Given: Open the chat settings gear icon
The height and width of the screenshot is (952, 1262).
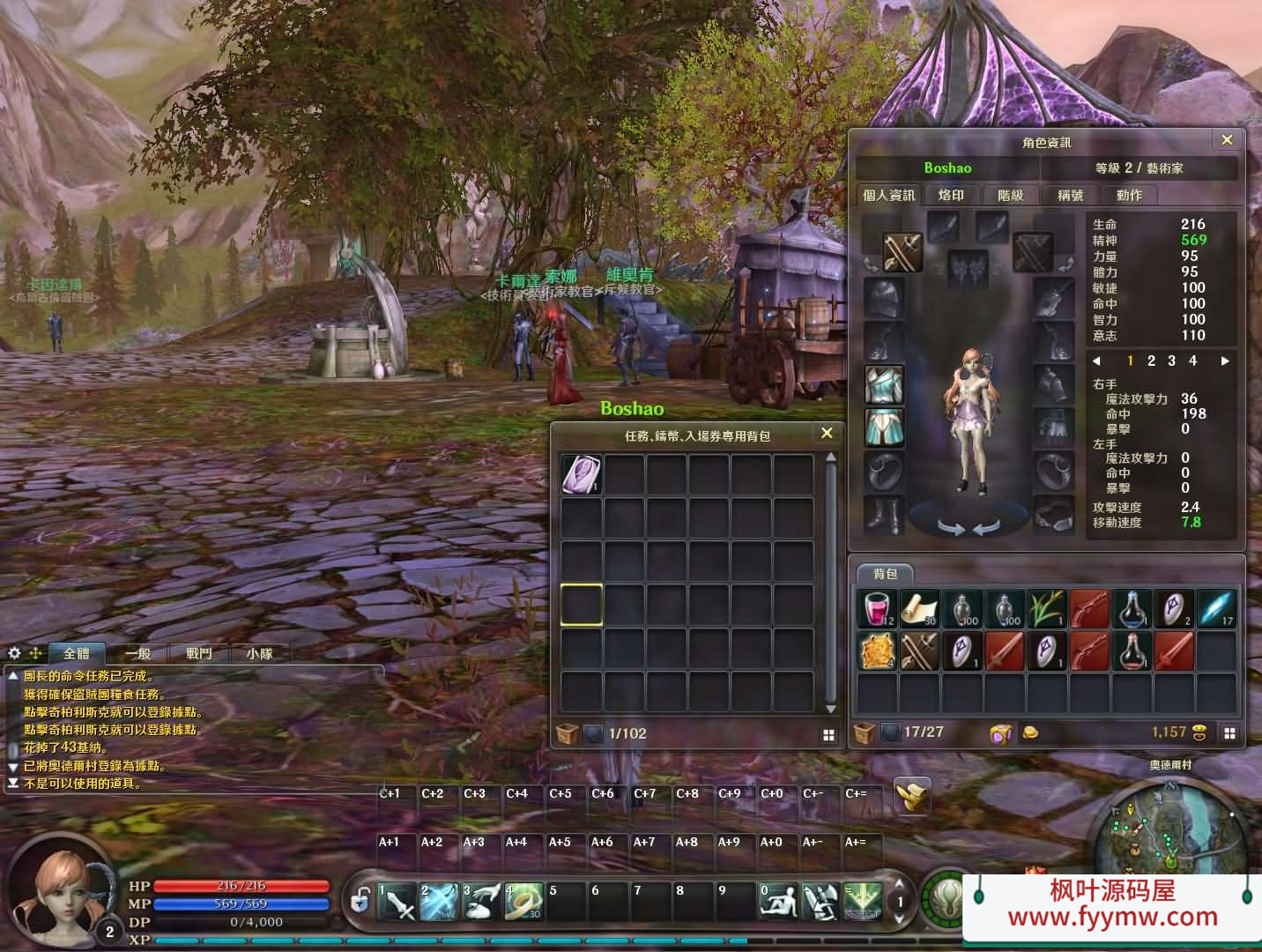Looking at the screenshot, I should click(12, 652).
